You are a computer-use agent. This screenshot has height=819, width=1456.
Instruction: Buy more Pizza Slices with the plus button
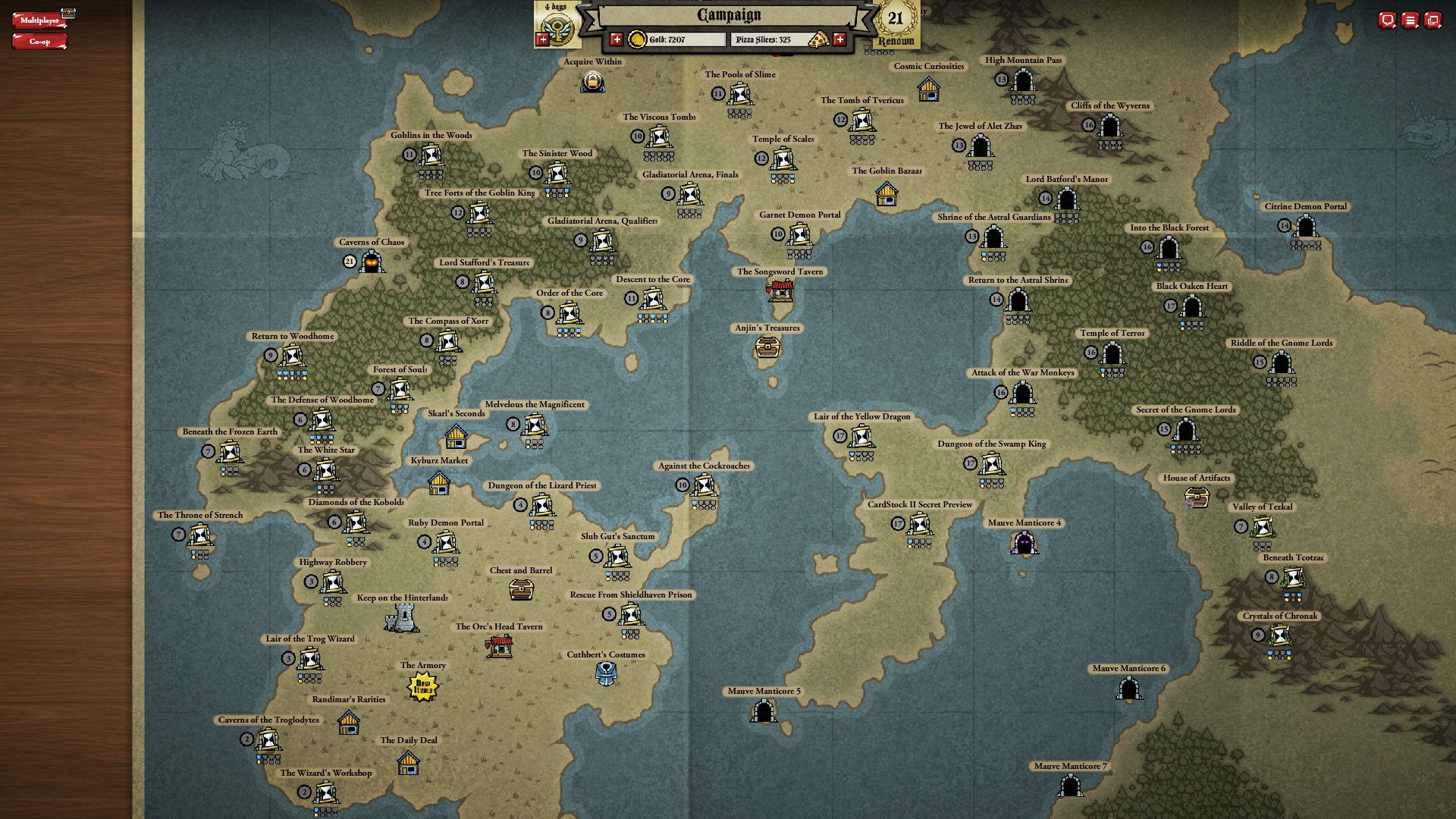click(839, 39)
